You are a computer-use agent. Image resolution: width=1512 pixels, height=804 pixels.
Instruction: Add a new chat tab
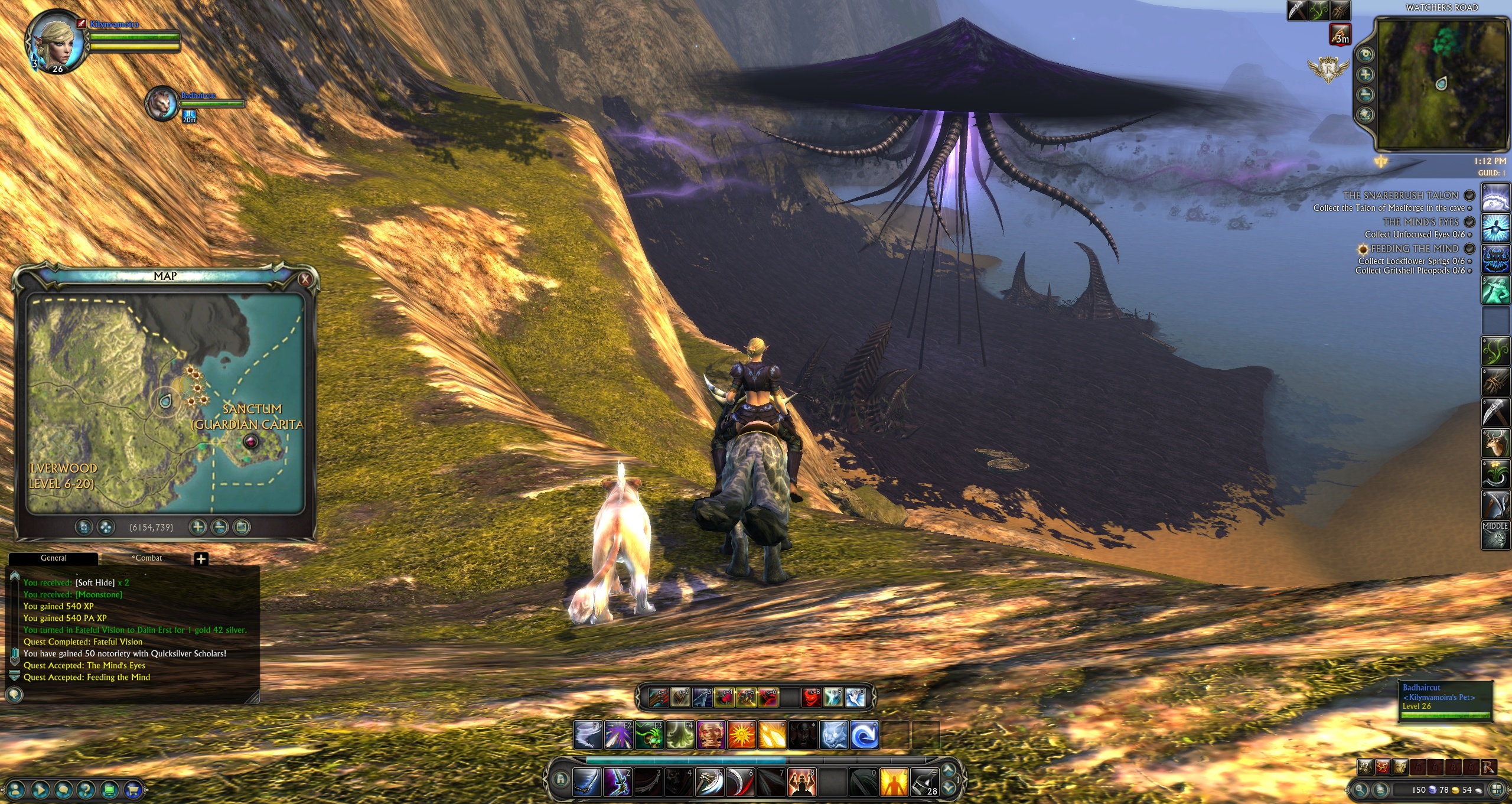click(201, 559)
